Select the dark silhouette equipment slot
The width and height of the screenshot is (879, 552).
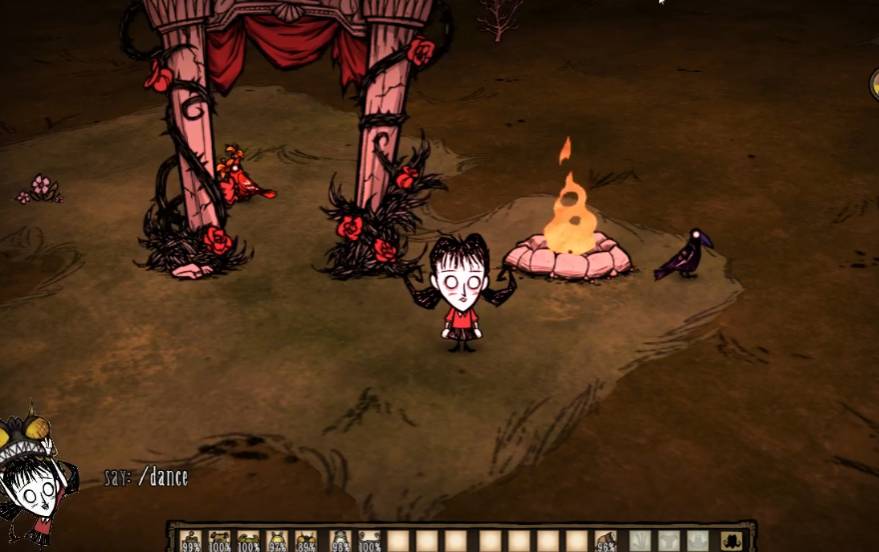click(731, 541)
